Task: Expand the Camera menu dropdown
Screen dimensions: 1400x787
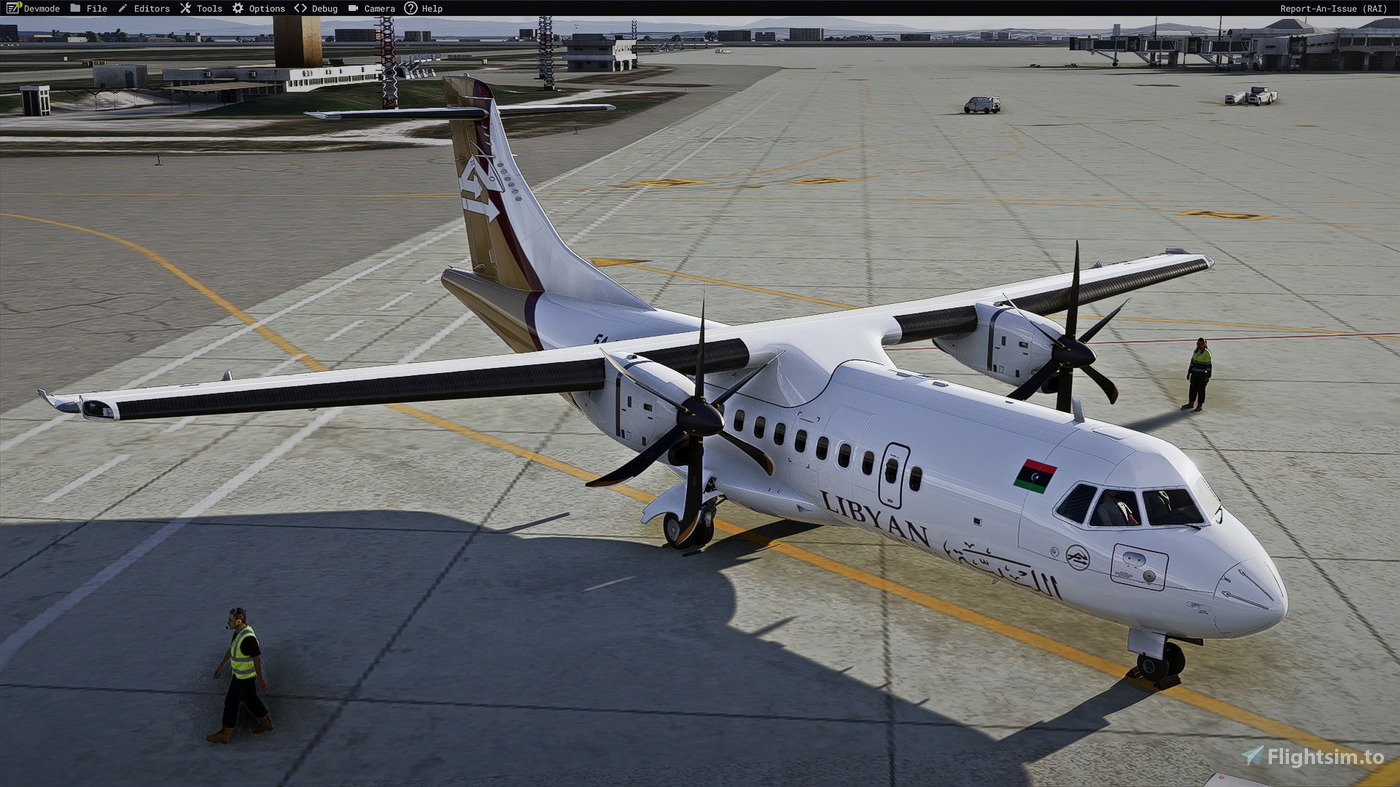Action: [x=379, y=8]
